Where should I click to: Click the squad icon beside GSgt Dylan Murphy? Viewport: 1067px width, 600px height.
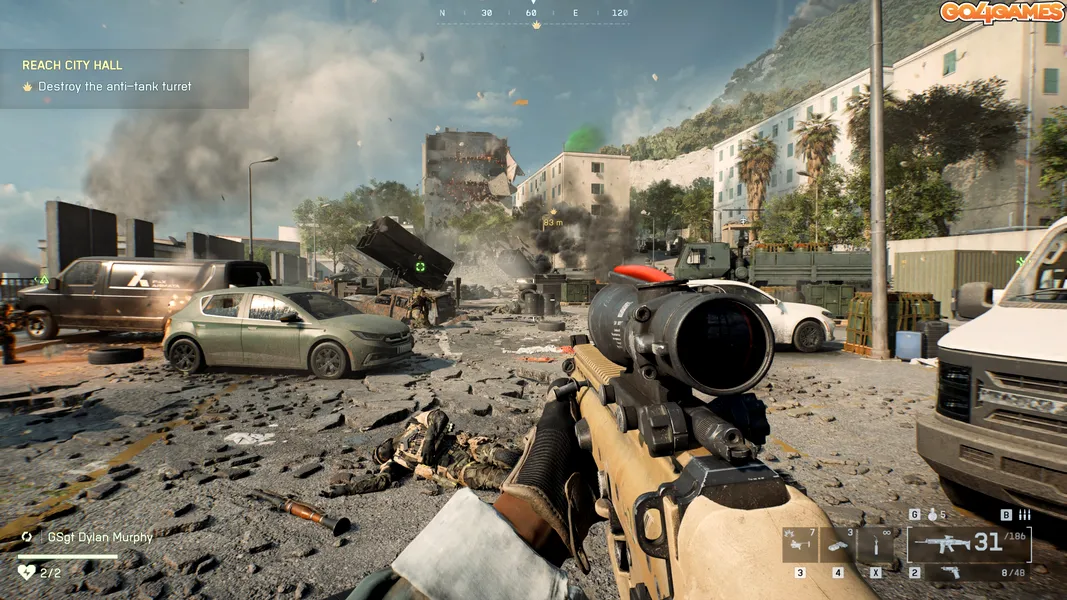pyautogui.click(x=27, y=537)
